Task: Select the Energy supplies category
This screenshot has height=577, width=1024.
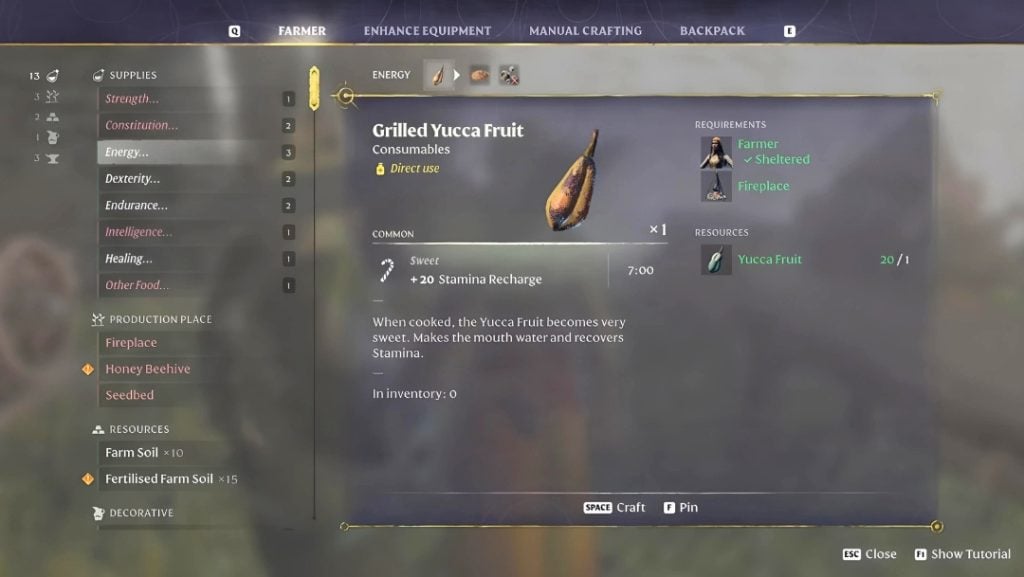Action: 127,152
